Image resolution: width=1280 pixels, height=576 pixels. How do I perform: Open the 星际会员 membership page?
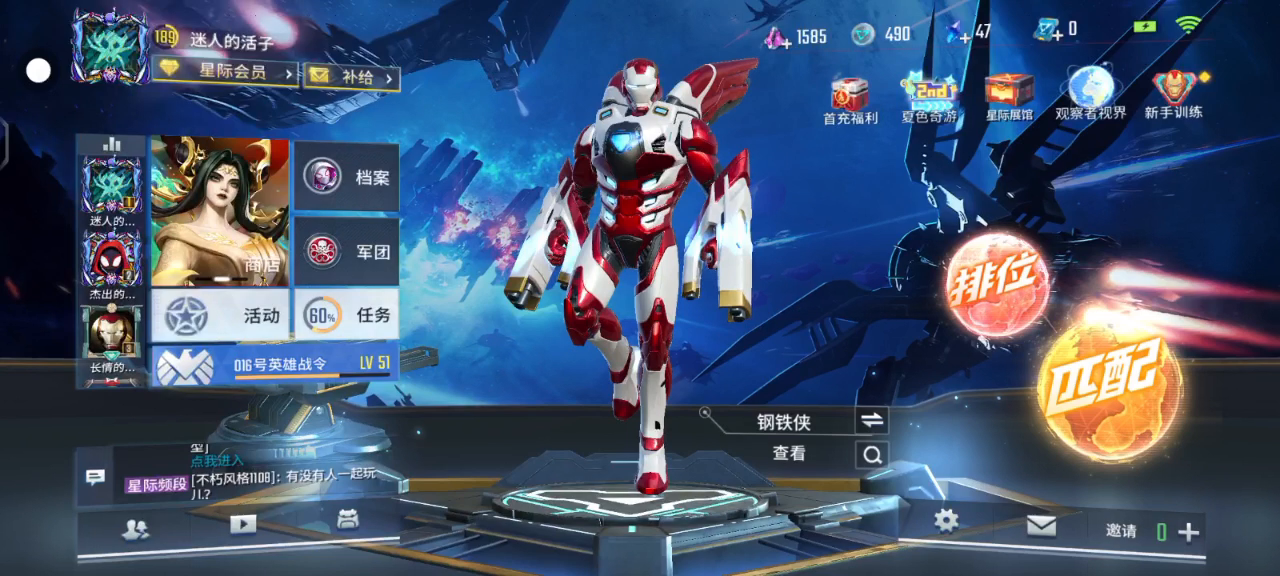coord(226,72)
